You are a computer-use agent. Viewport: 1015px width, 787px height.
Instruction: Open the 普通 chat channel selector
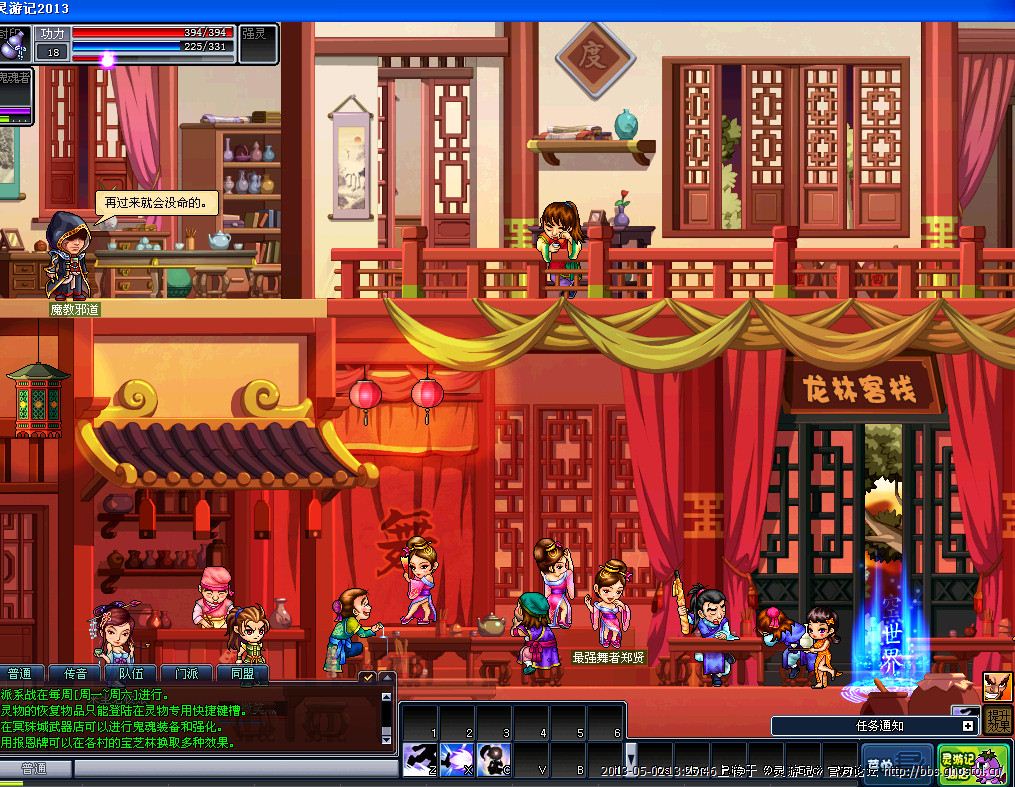click(35, 769)
